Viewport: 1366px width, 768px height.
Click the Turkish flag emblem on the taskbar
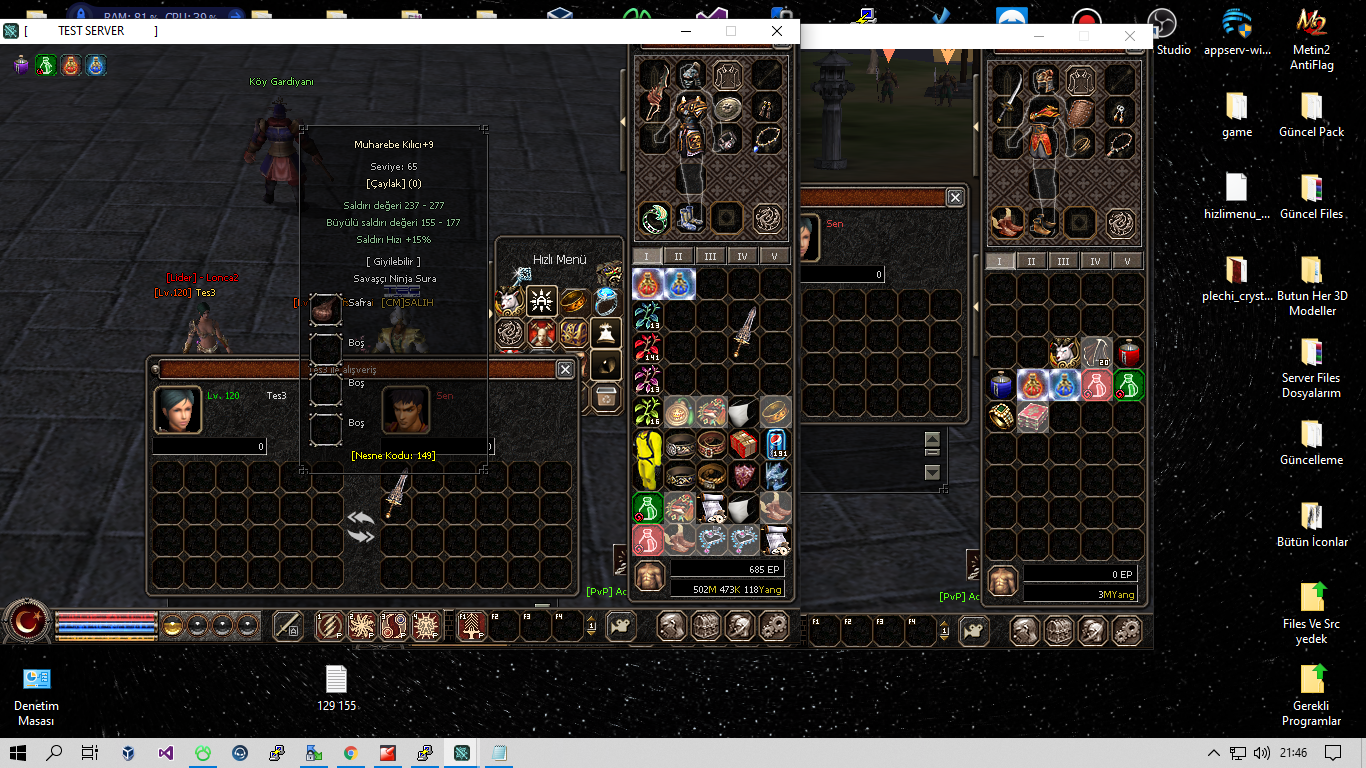click(26, 623)
